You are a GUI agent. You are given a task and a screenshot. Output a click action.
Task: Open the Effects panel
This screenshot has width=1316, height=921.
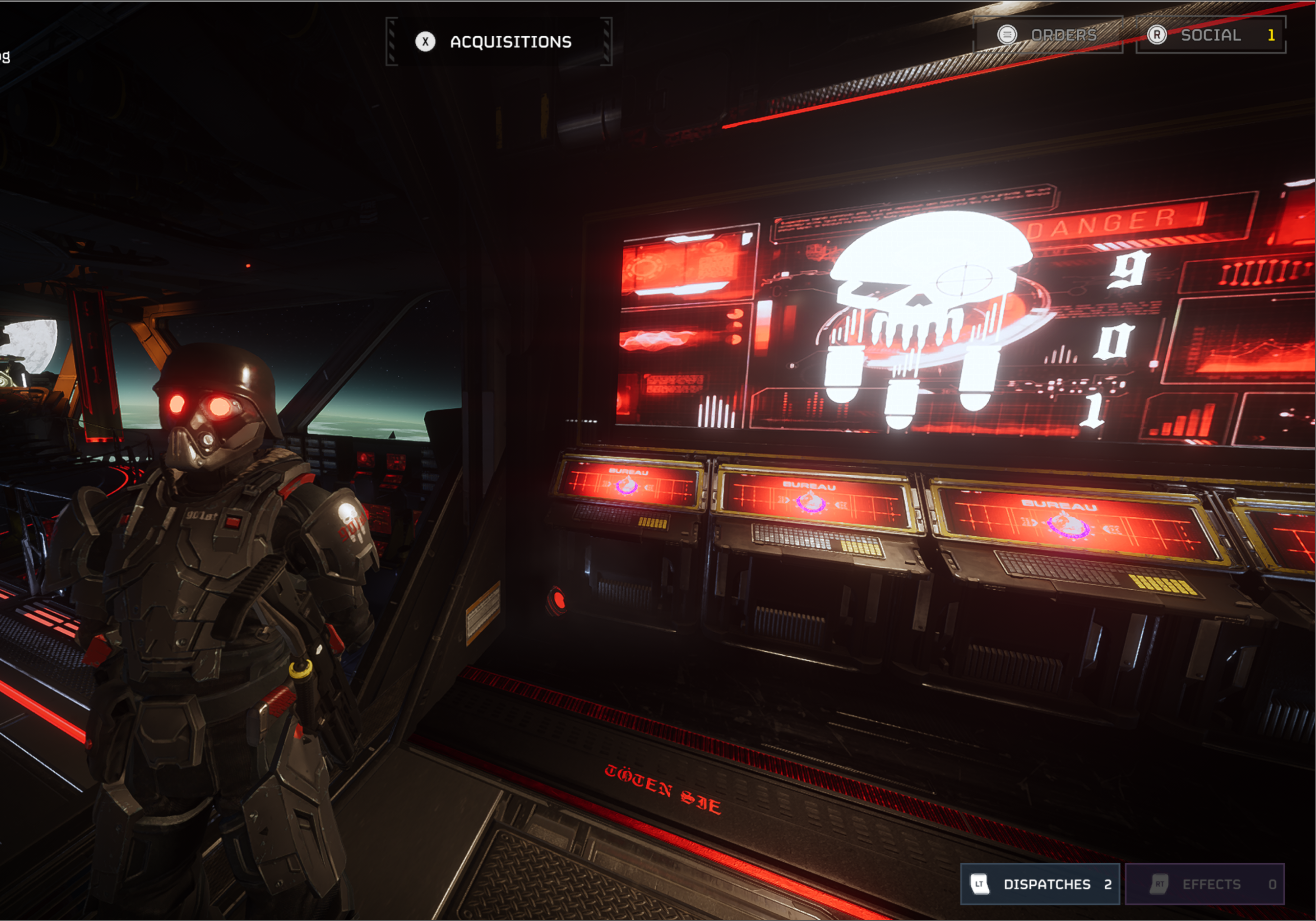tap(1204, 884)
